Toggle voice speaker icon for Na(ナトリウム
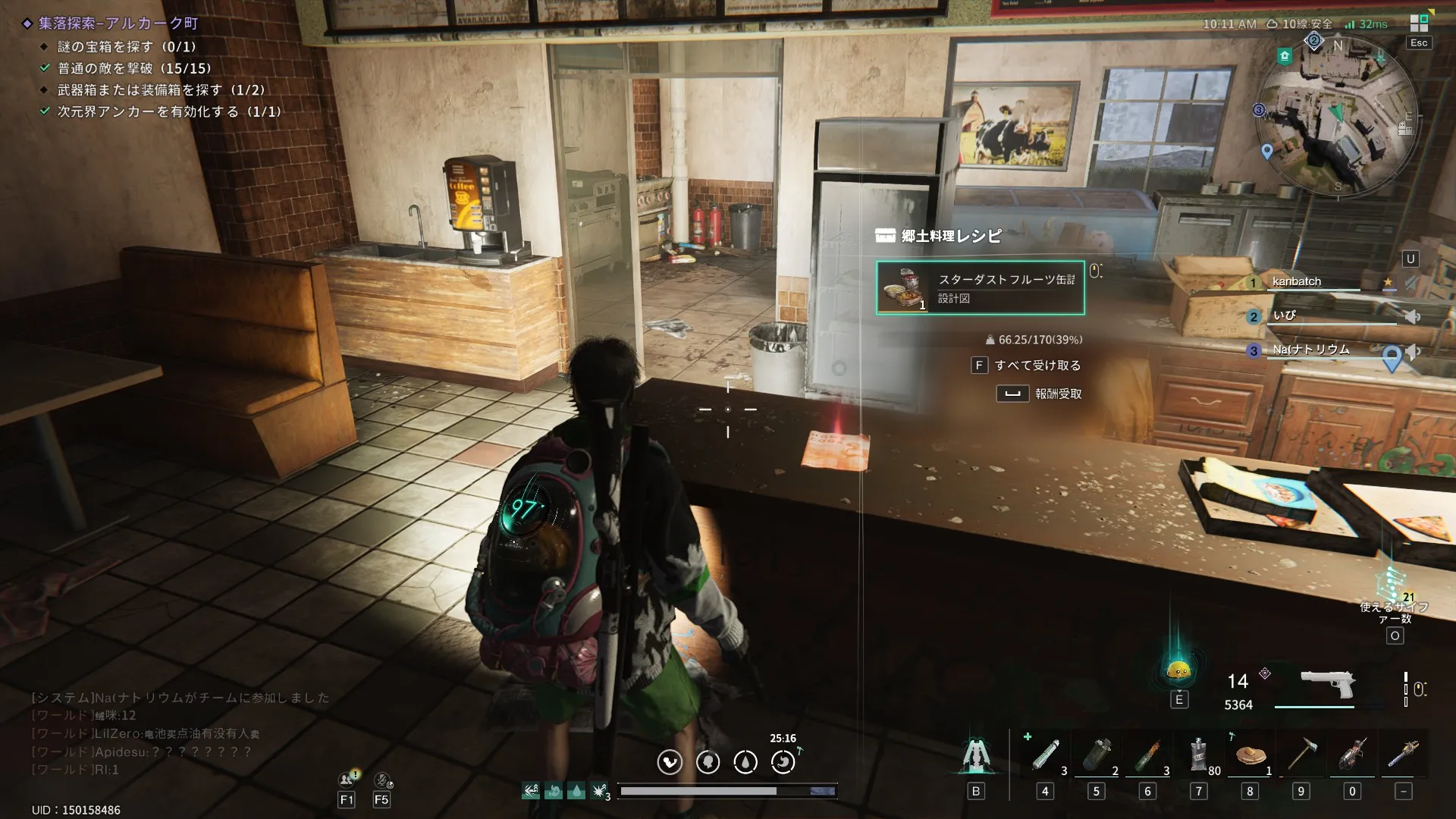This screenshot has height=819, width=1456. tap(1413, 351)
